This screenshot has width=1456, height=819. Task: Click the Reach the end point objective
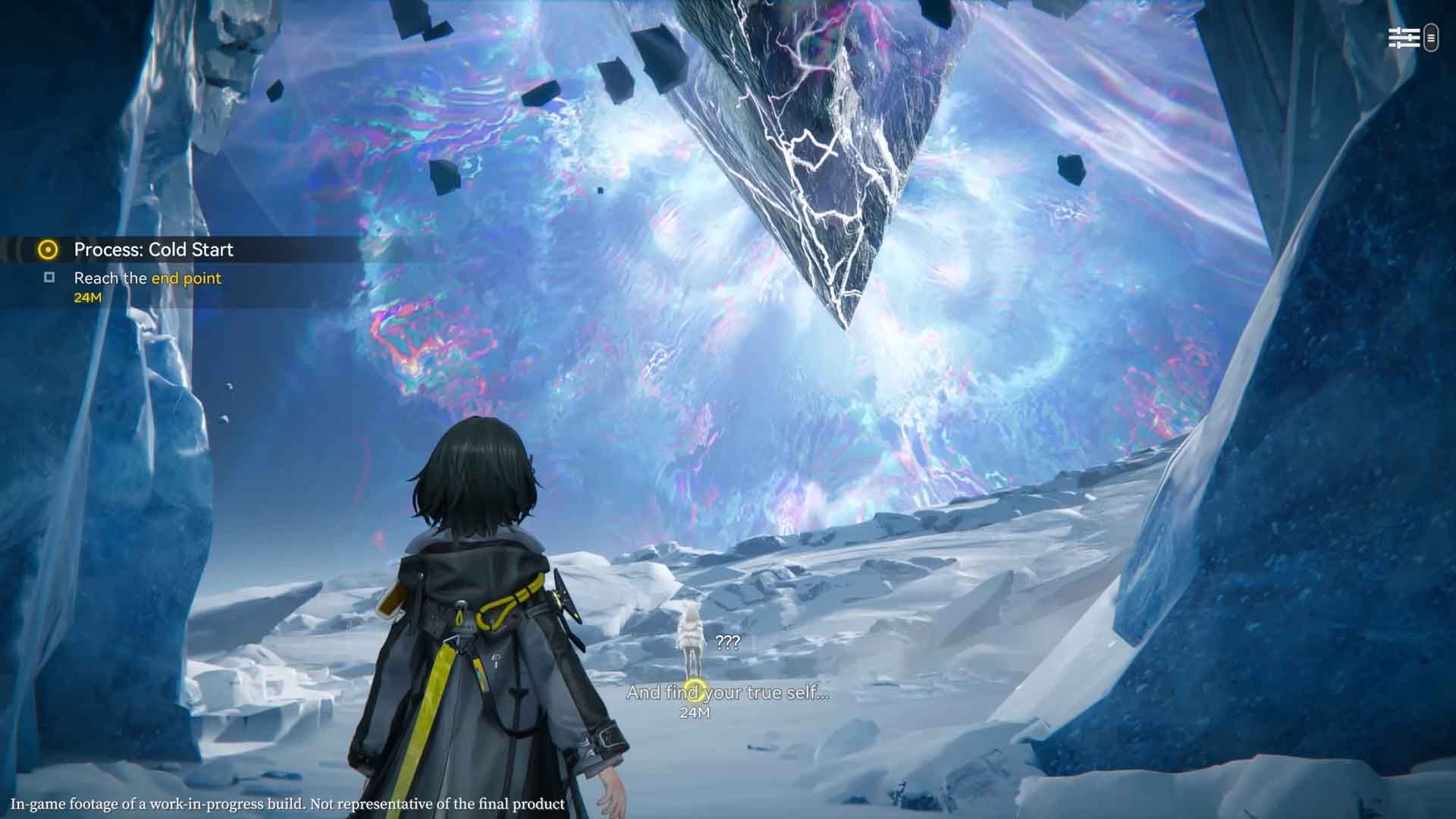point(147,278)
